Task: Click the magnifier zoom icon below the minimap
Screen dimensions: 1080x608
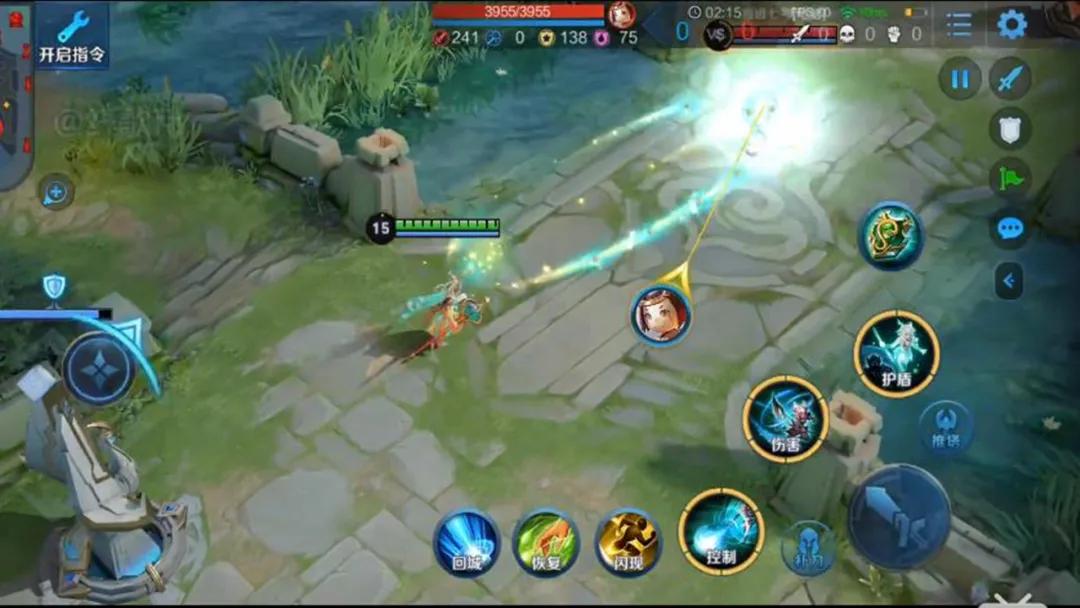Action: tap(55, 193)
